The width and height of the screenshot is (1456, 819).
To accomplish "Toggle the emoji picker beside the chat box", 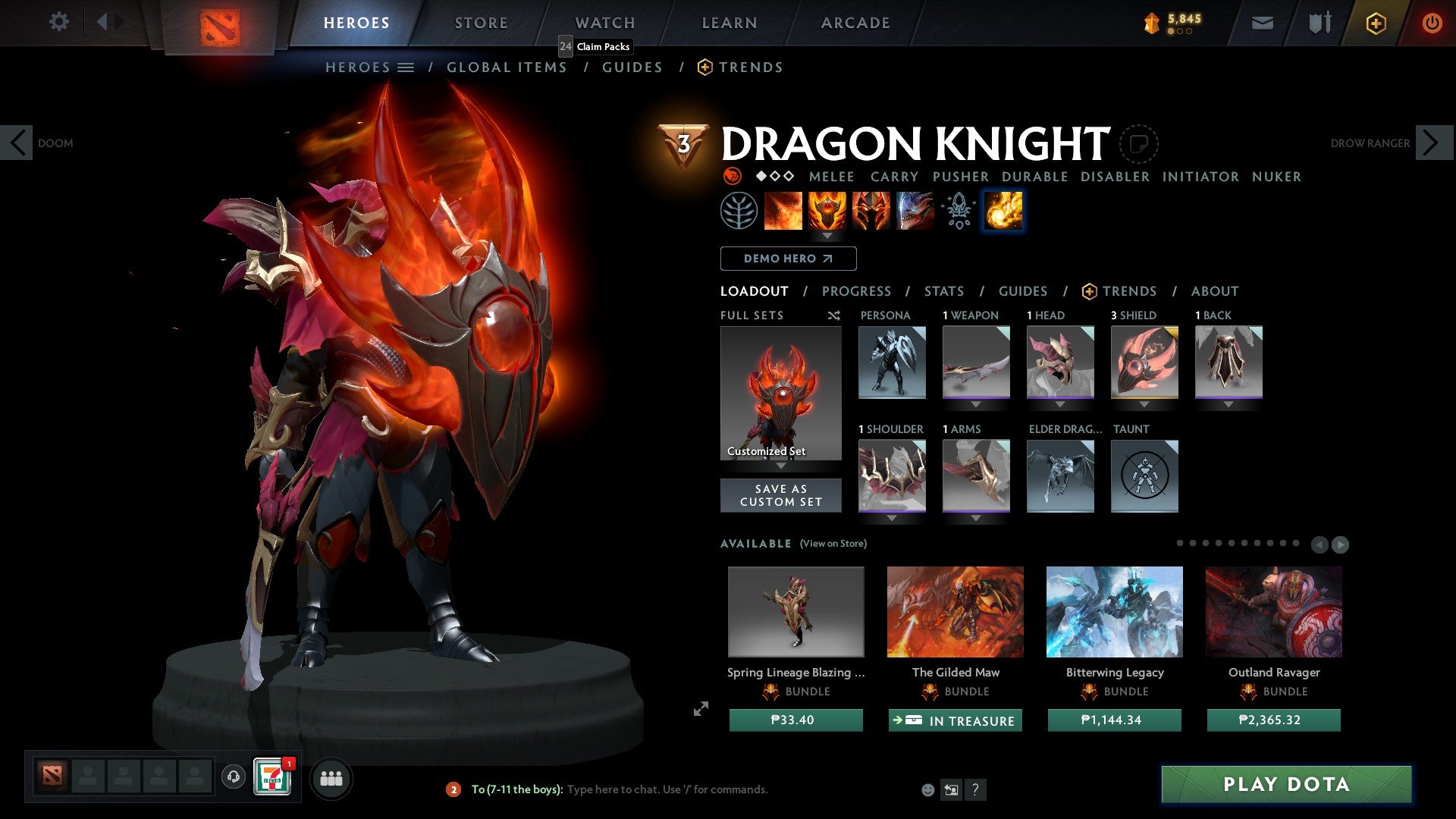I will pos(927,789).
